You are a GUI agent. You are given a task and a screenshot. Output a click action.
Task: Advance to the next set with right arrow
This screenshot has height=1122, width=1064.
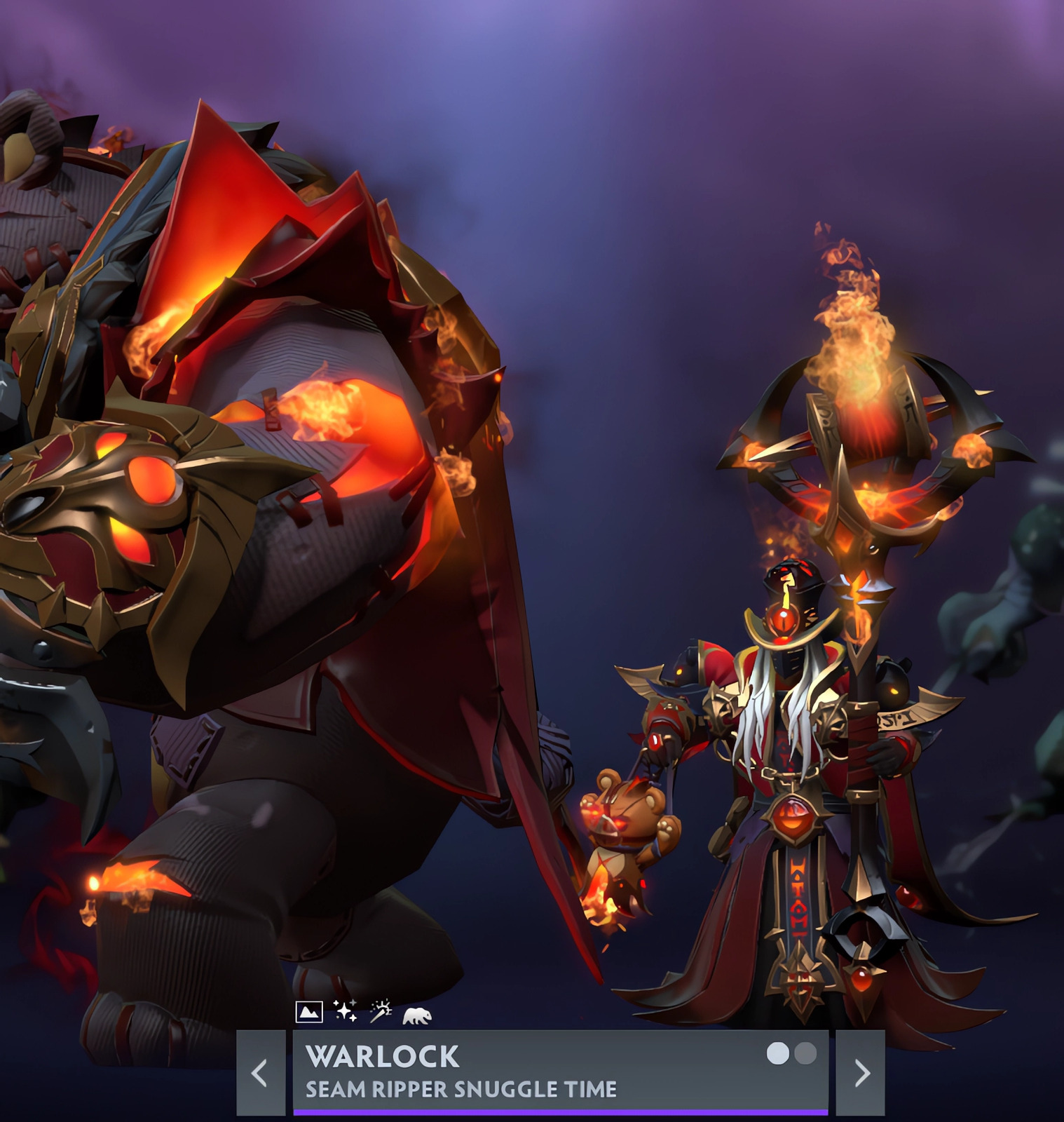point(861,1072)
